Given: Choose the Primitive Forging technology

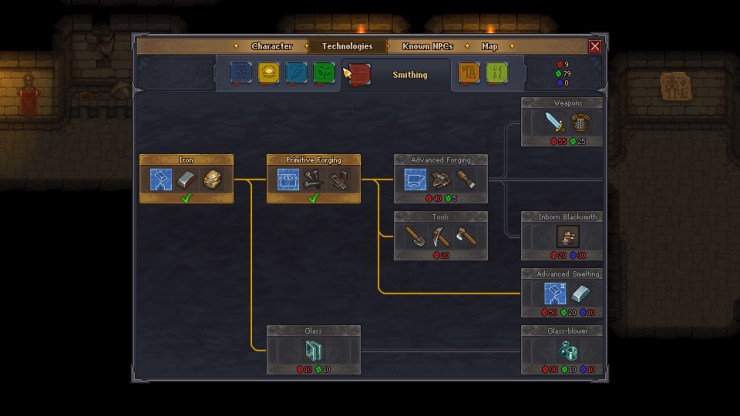Looking at the screenshot, I should point(314,179).
